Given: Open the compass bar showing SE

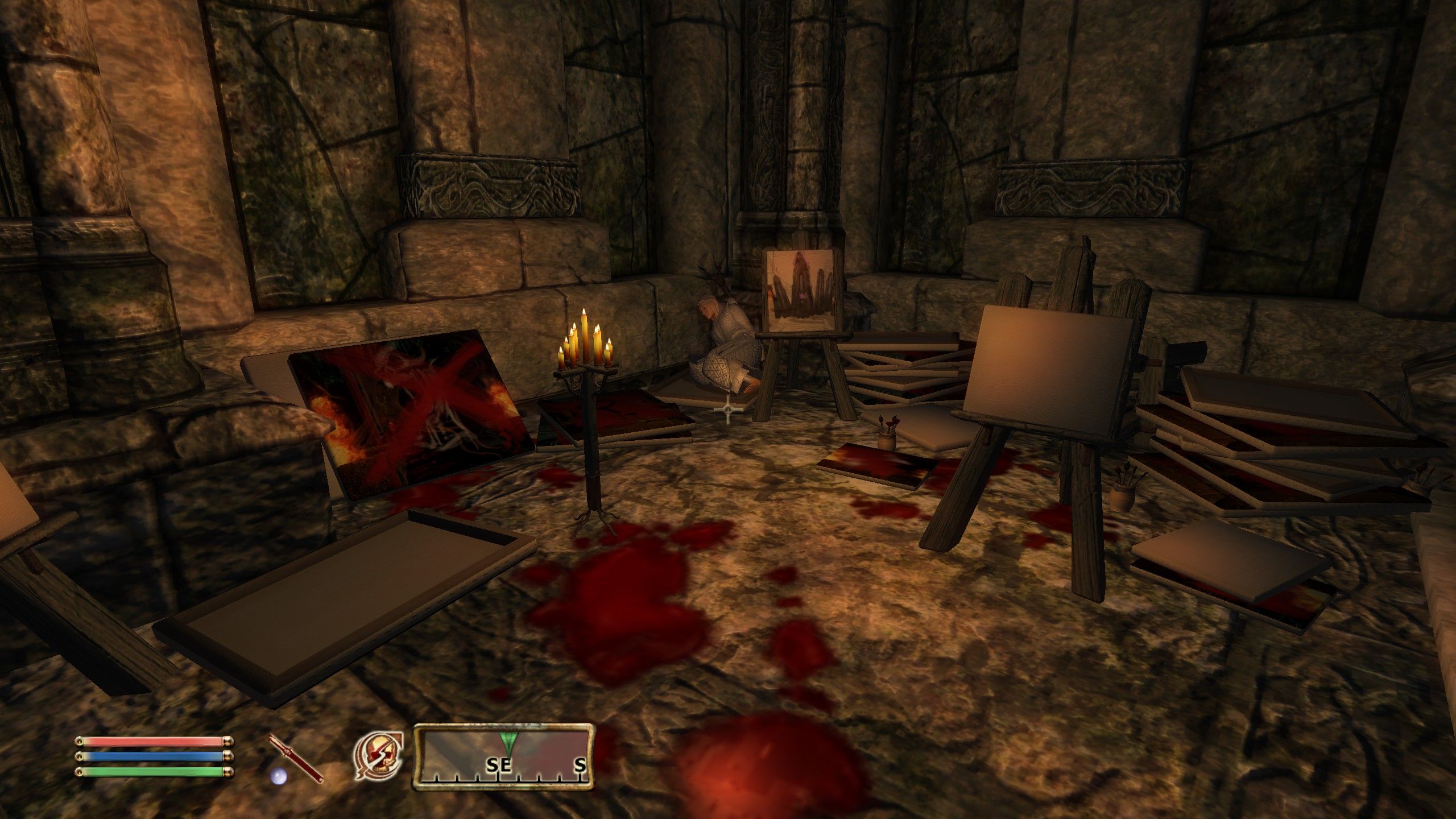Looking at the screenshot, I should click(x=503, y=758).
